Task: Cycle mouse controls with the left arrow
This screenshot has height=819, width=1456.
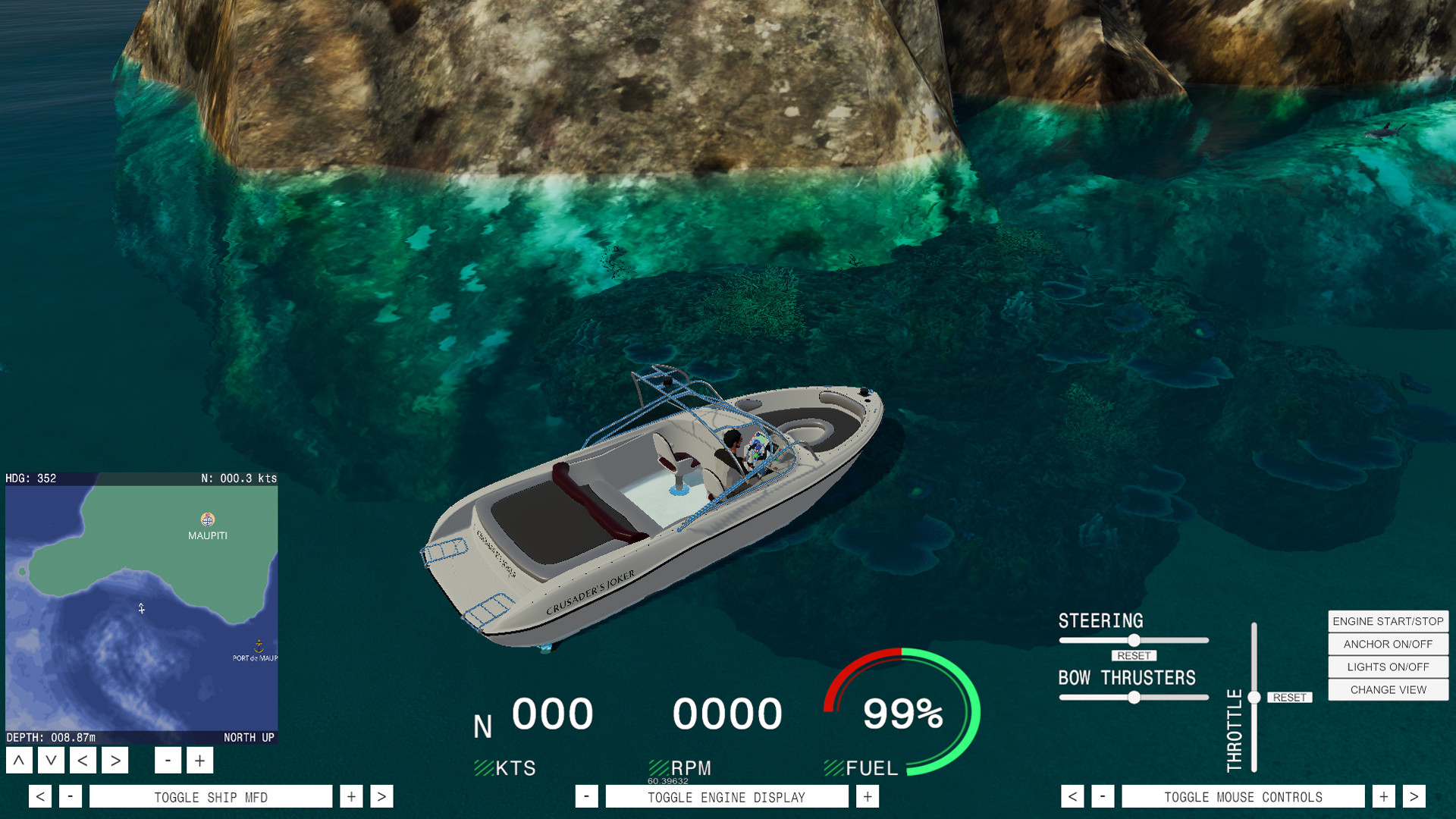Action: 1073,796
